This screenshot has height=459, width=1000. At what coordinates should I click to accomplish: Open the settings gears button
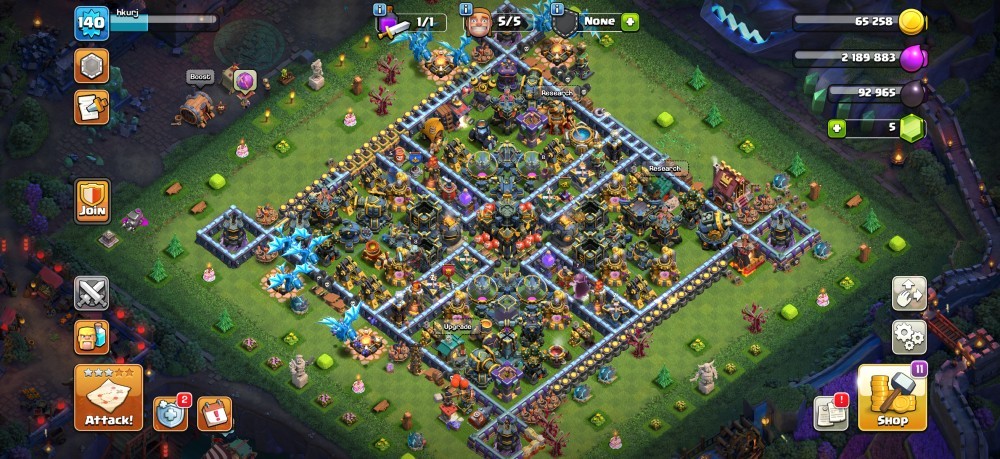pos(909,335)
